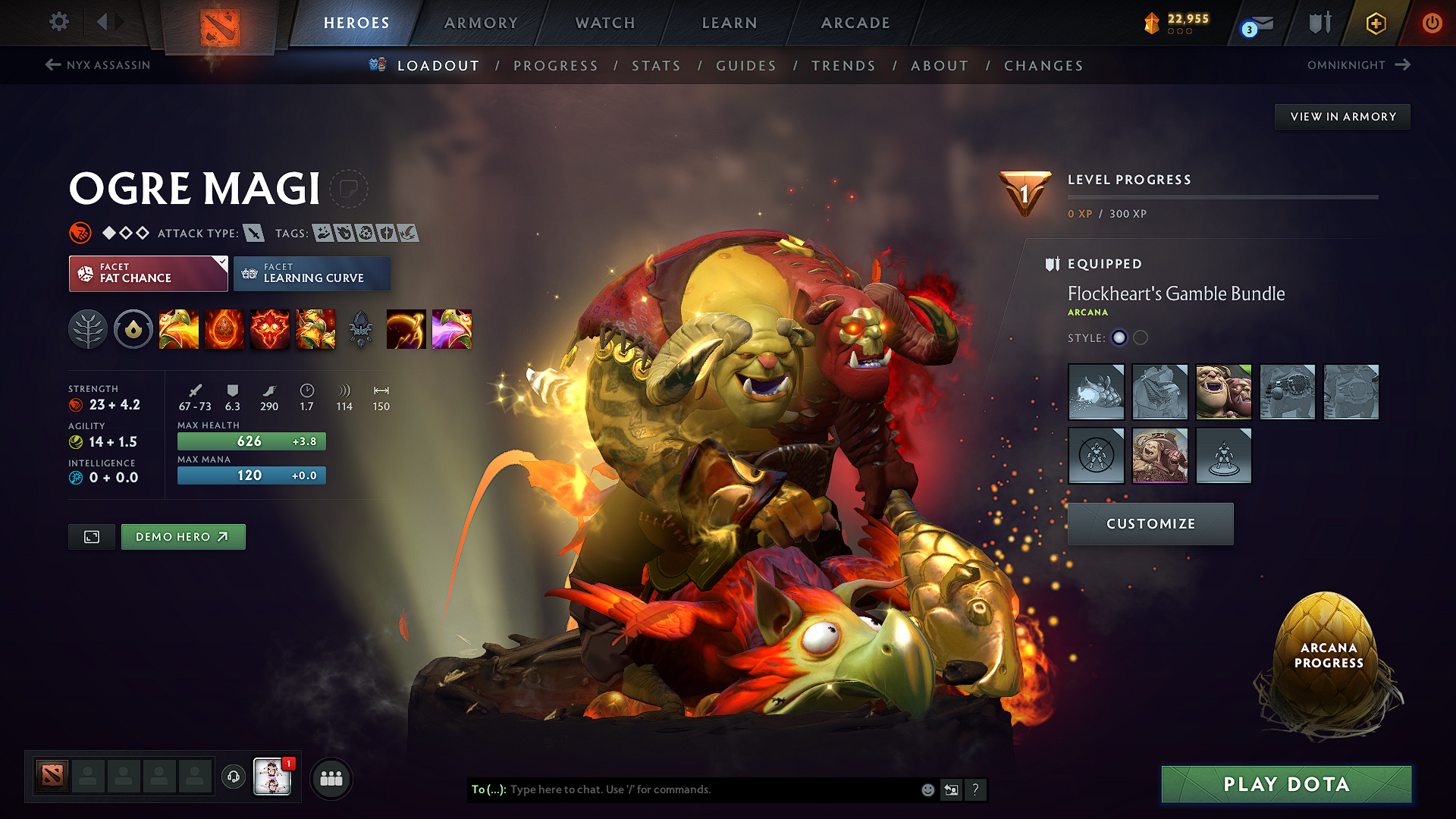Inspect the Multicast ability icon
The width and height of the screenshot is (1456, 819).
click(x=315, y=329)
